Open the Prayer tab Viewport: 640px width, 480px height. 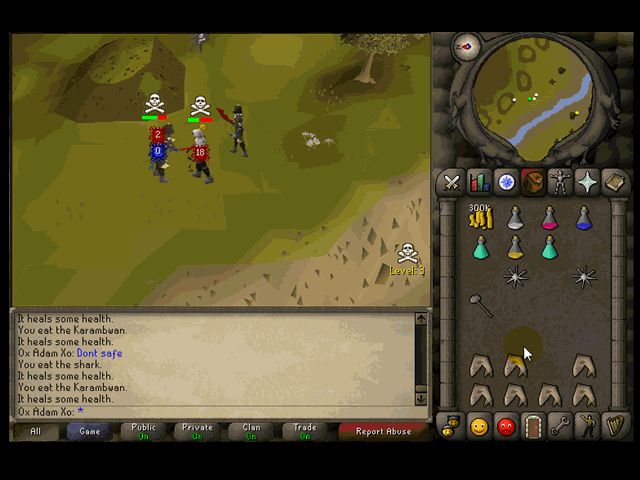pyautogui.click(x=587, y=182)
